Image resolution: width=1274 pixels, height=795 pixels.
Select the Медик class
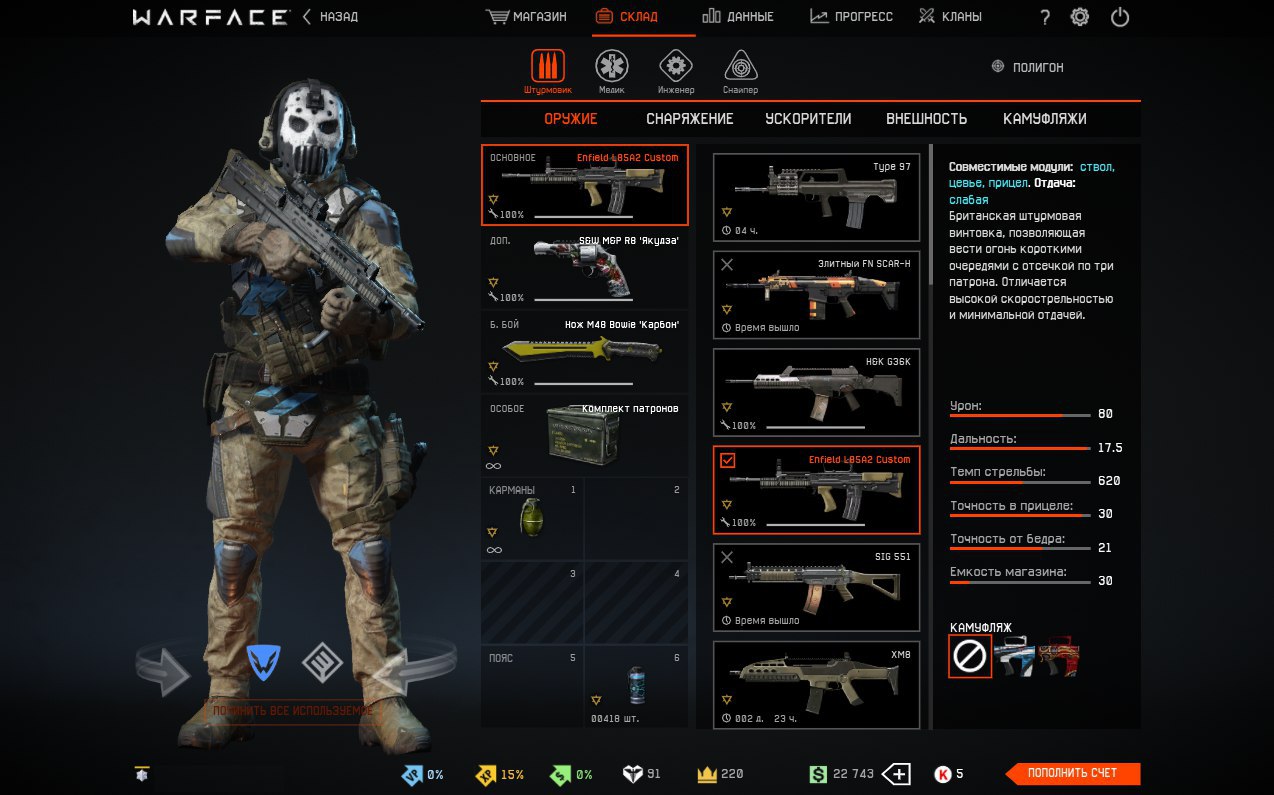click(x=612, y=71)
